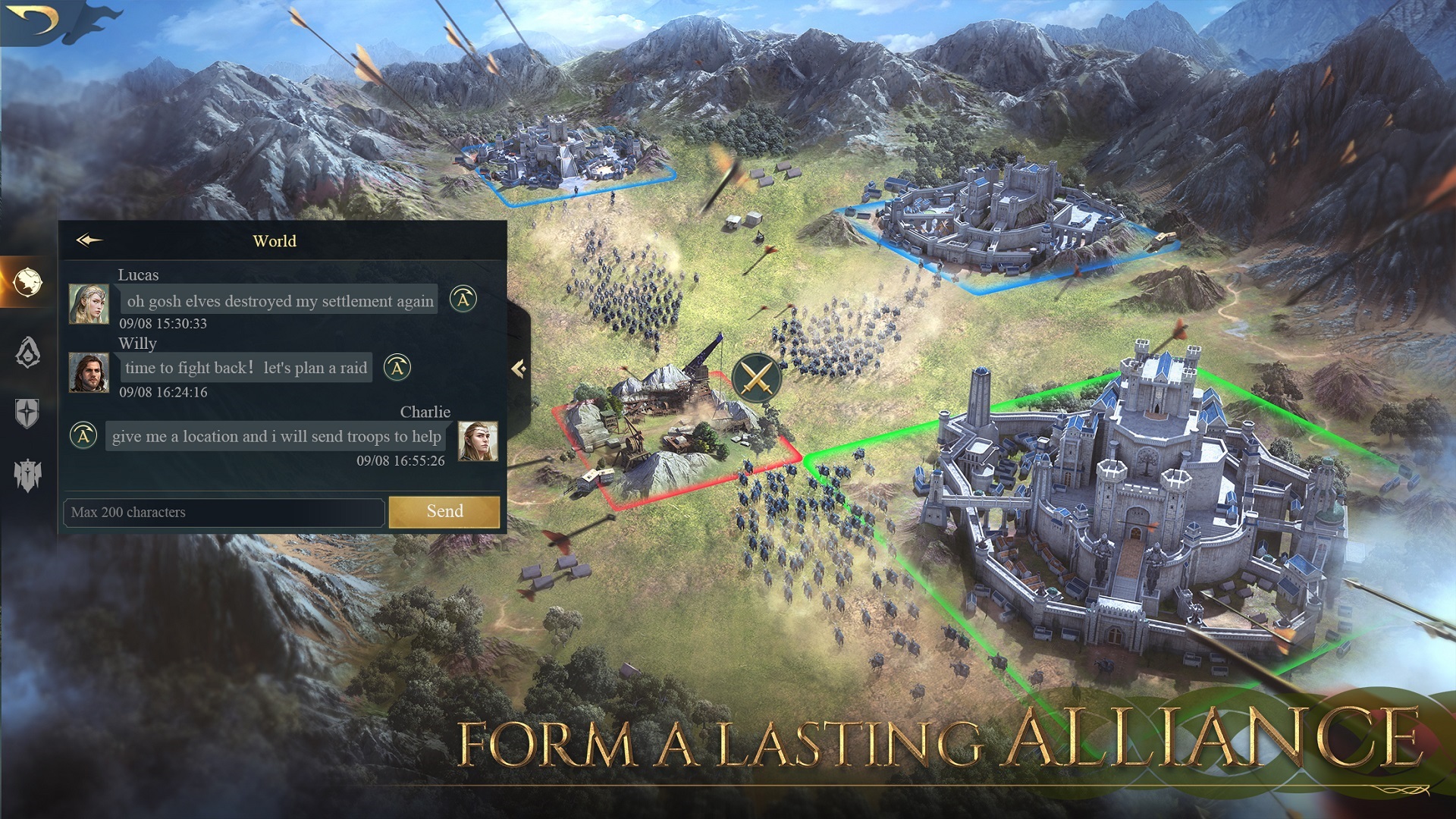Open Charlie's profile portrait
Image resolution: width=1456 pixels, height=819 pixels.
click(477, 441)
